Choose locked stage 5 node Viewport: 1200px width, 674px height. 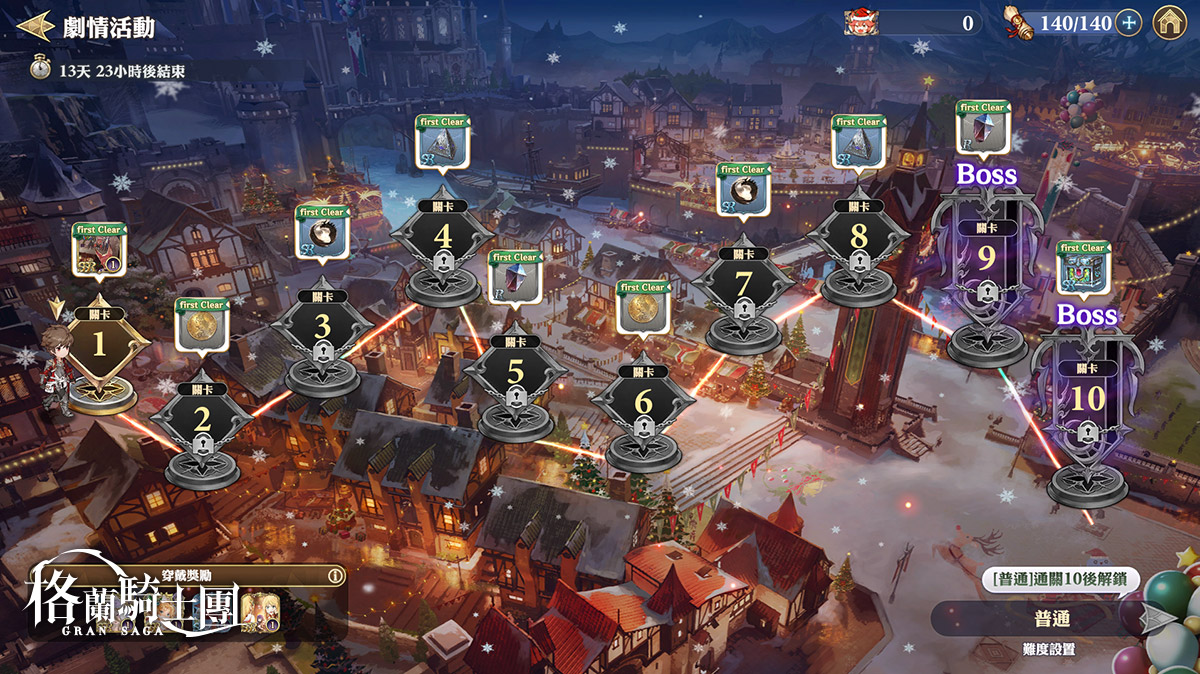point(515,374)
